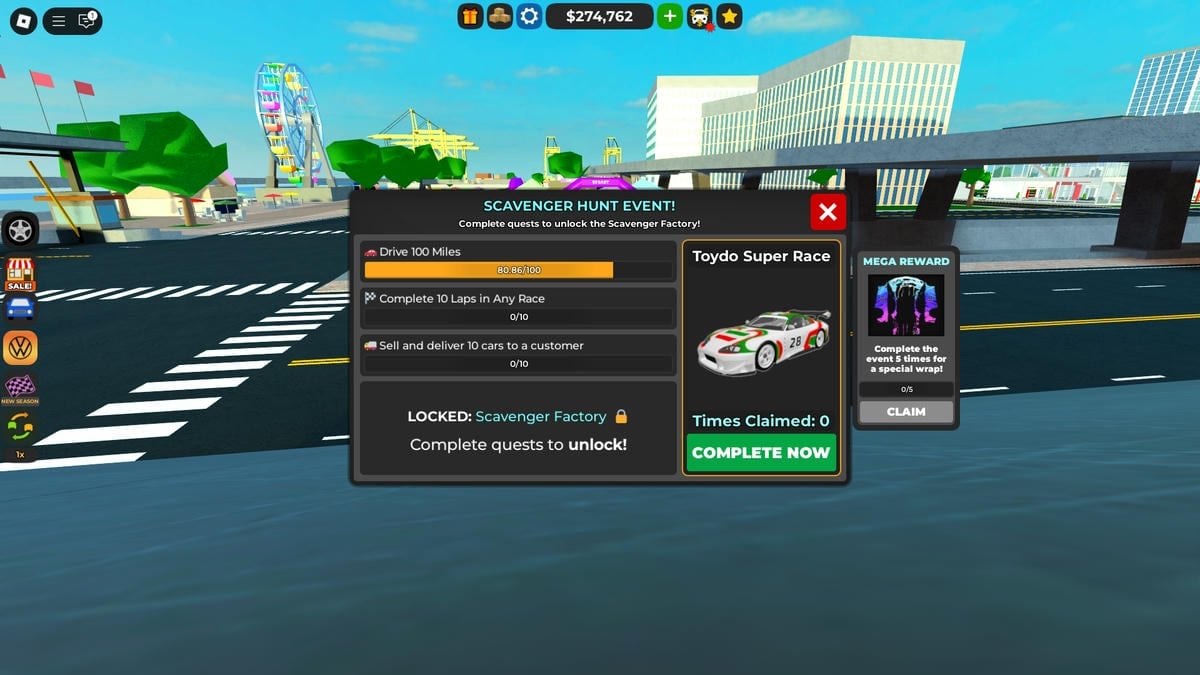Open the Roblox hamburger menu
1200x675 pixels.
click(59, 20)
